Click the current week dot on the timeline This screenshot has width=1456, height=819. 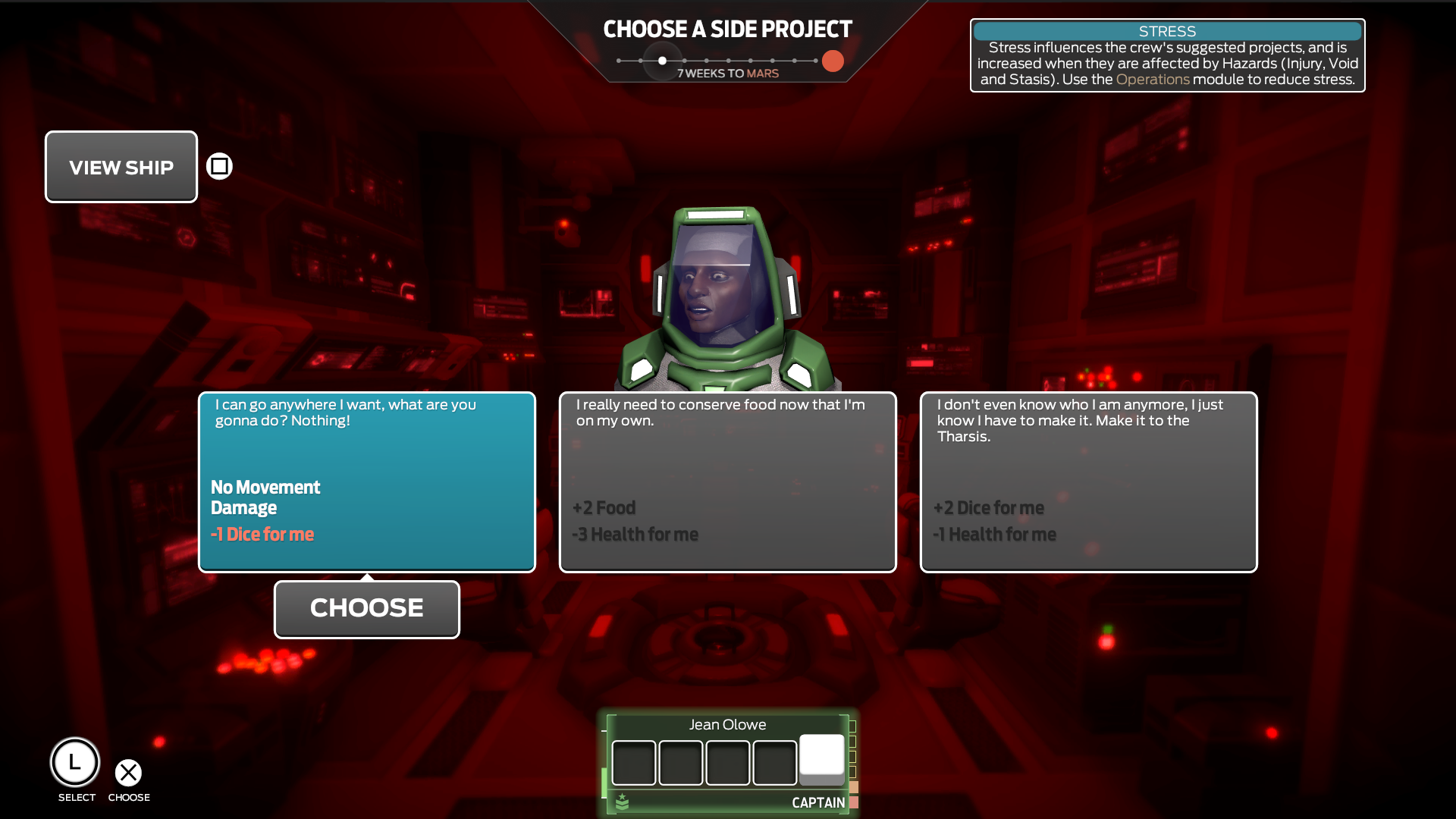pyautogui.click(x=662, y=61)
